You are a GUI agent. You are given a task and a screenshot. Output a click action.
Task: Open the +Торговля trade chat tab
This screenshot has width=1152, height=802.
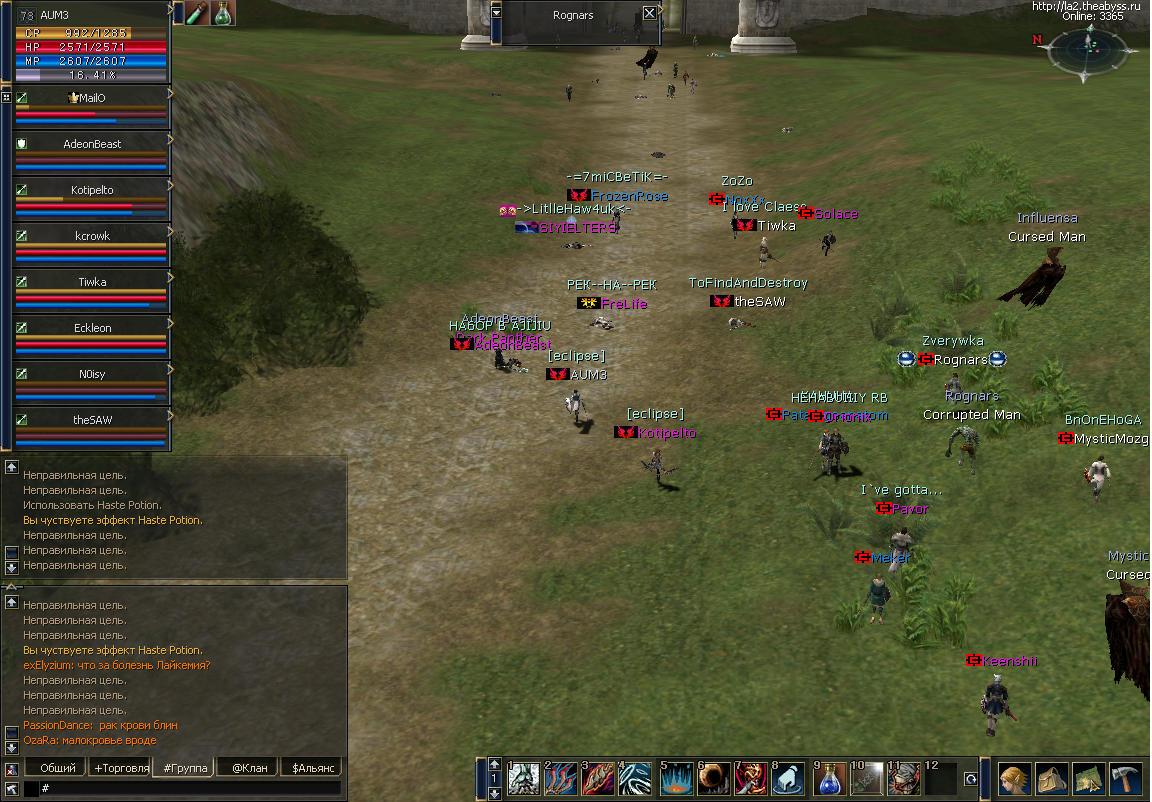120,768
